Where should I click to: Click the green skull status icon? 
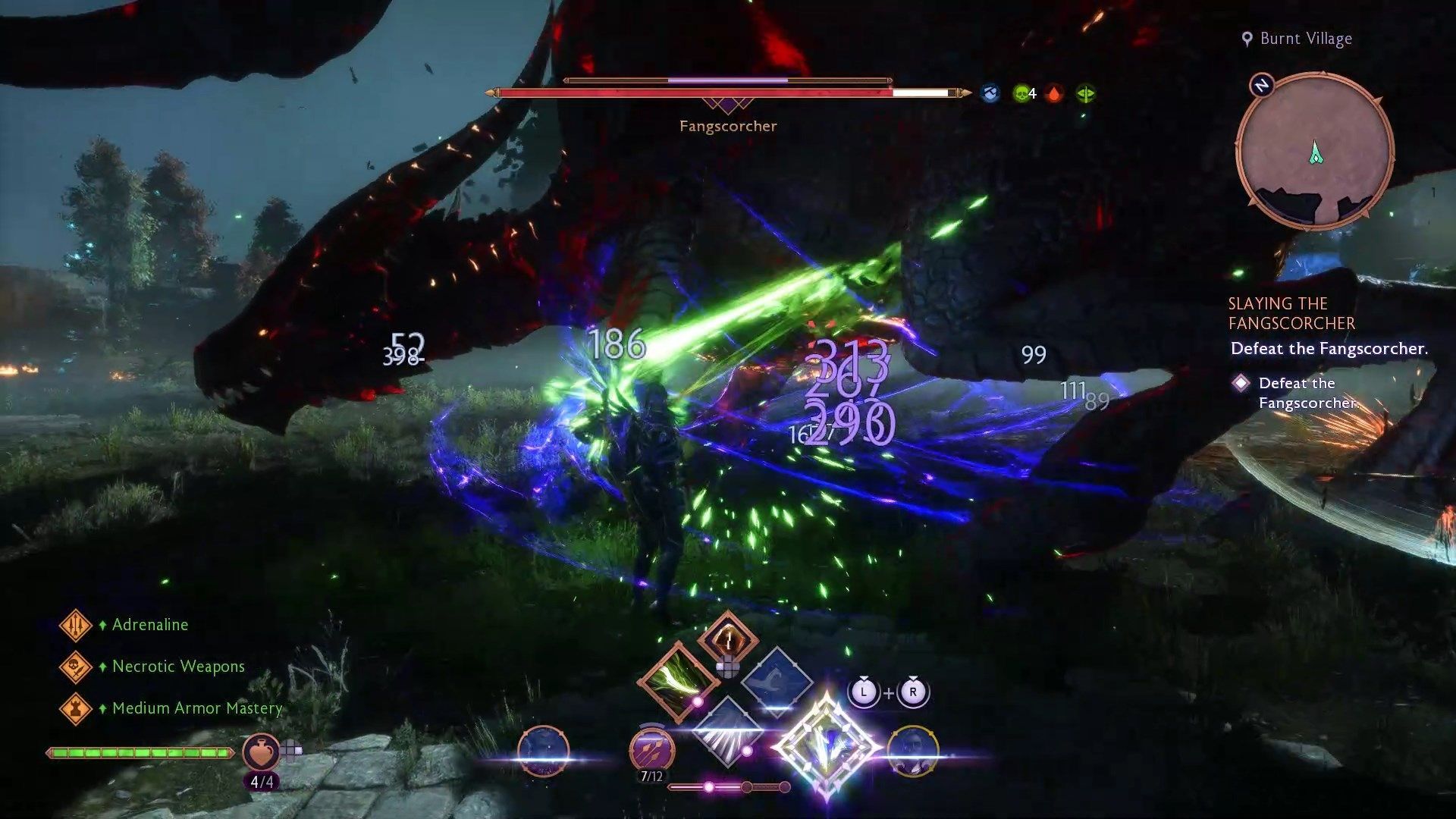1021,94
